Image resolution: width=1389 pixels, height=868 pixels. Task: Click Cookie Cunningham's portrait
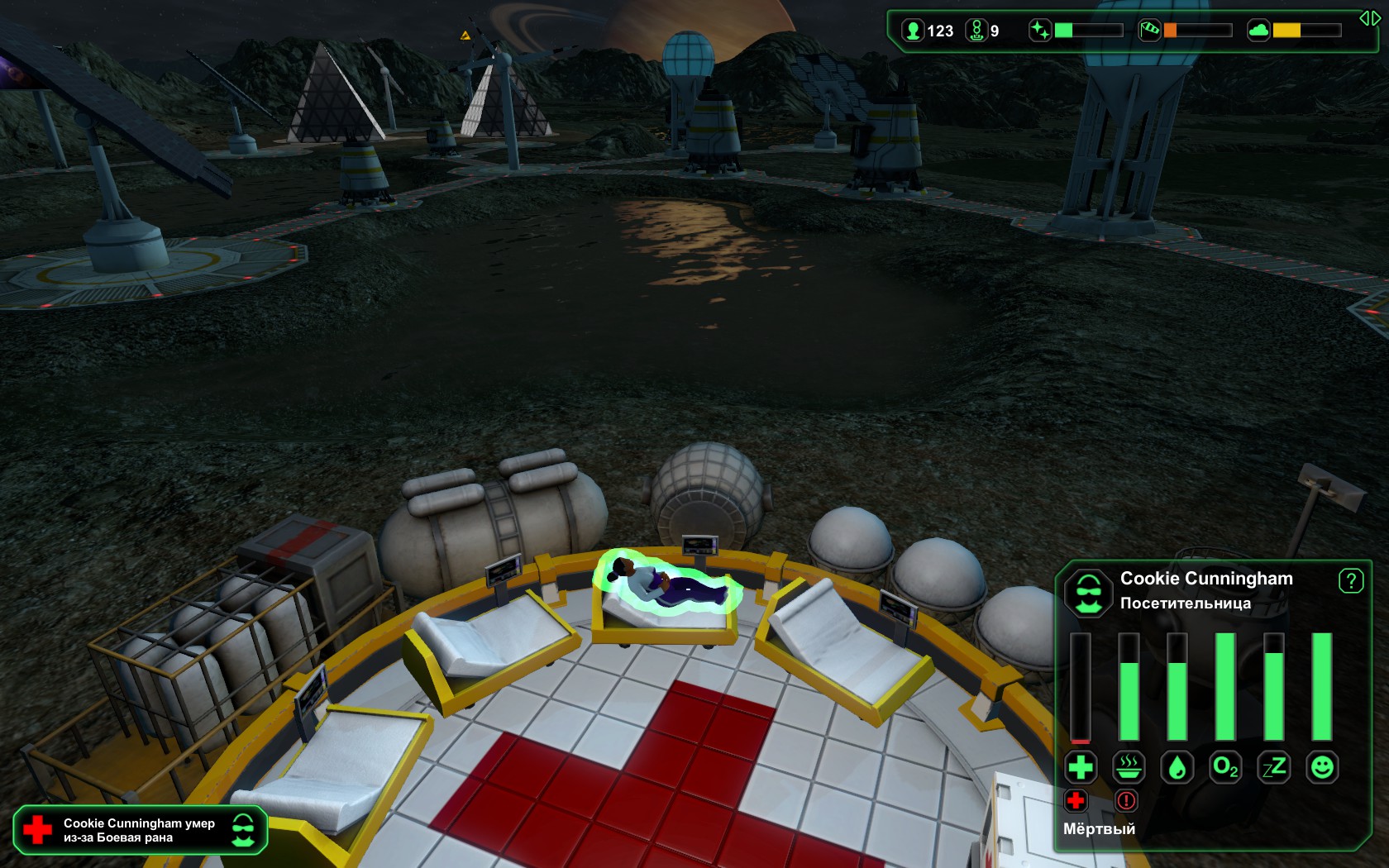click(1090, 591)
